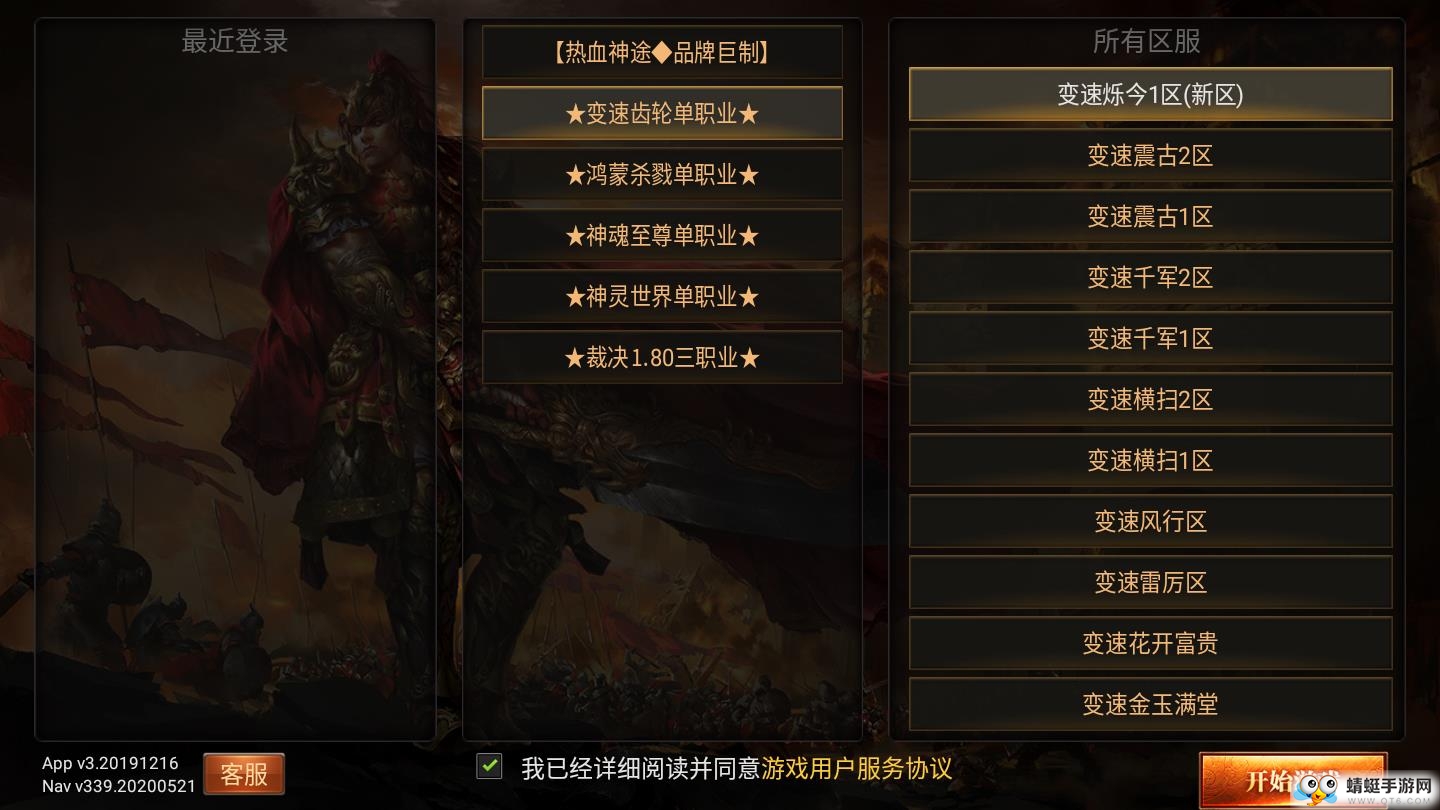Select the ★变速齿轮单职业★ game category
The image size is (1440, 810).
(662, 113)
